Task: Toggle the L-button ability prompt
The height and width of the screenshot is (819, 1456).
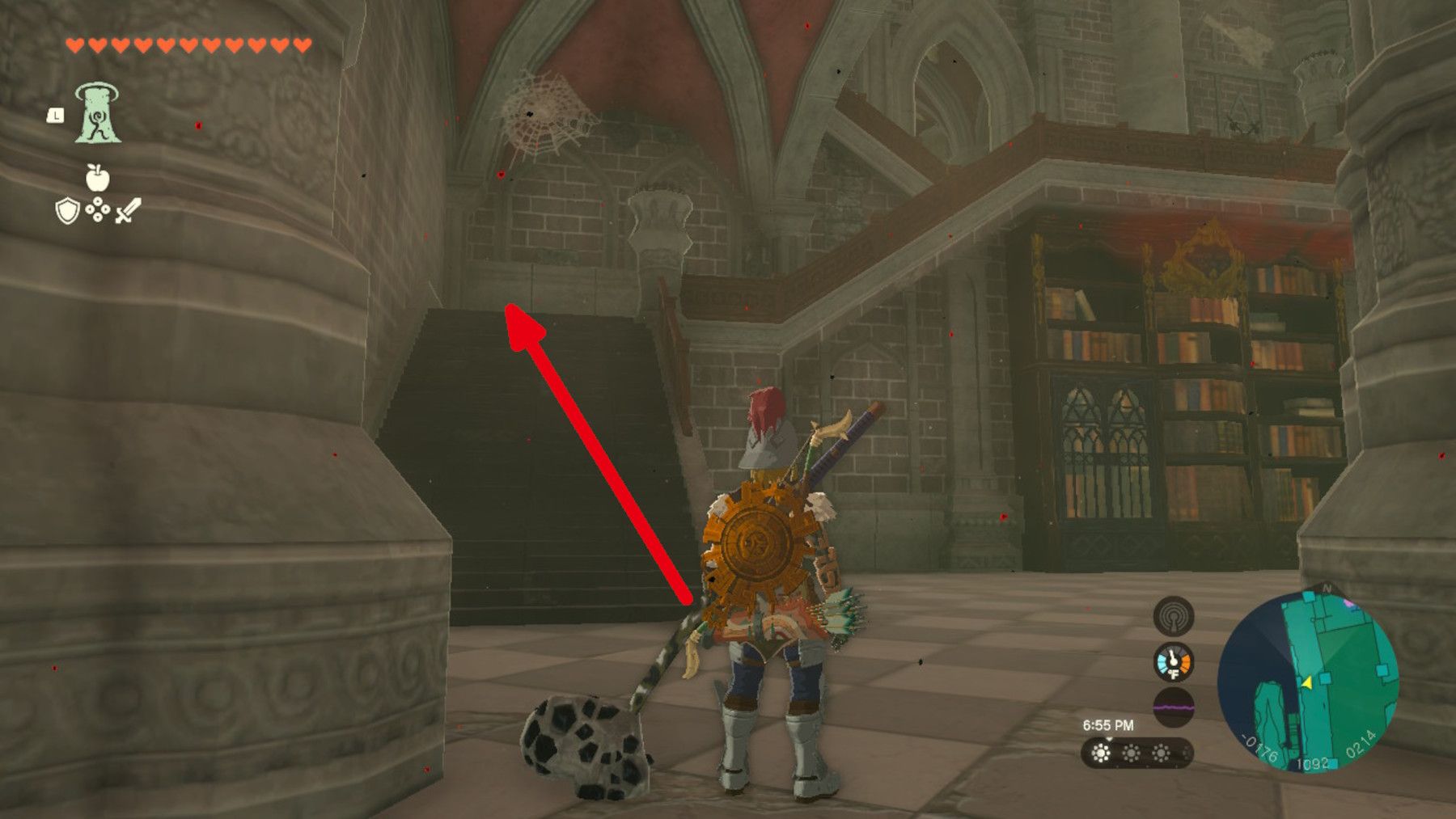Action: coord(55,116)
